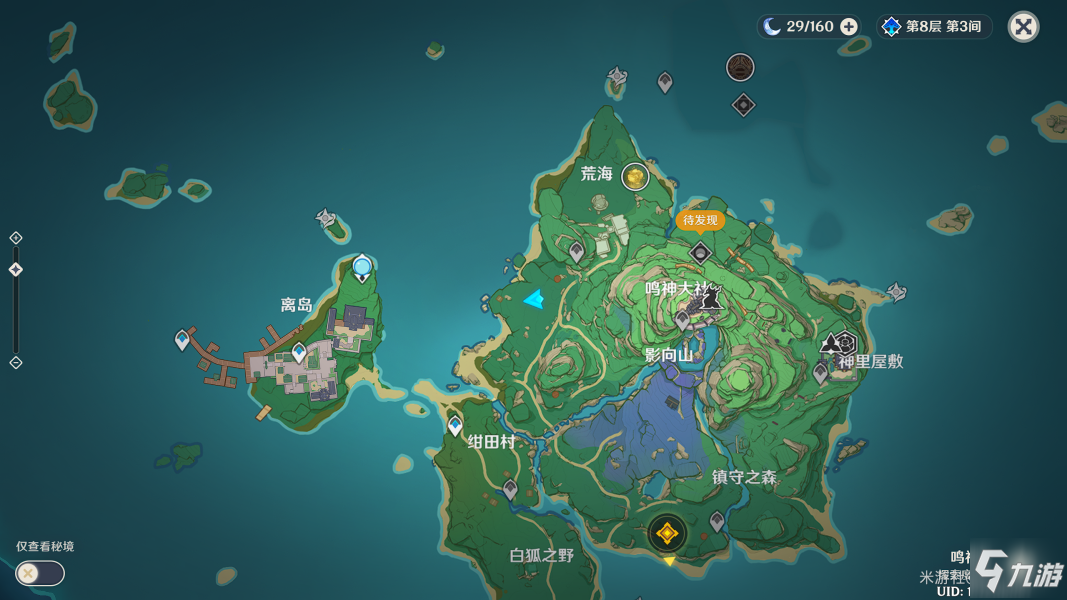Select the teleport waypoint at 绀田村
The width and height of the screenshot is (1067, 600).
coord(455,426)
